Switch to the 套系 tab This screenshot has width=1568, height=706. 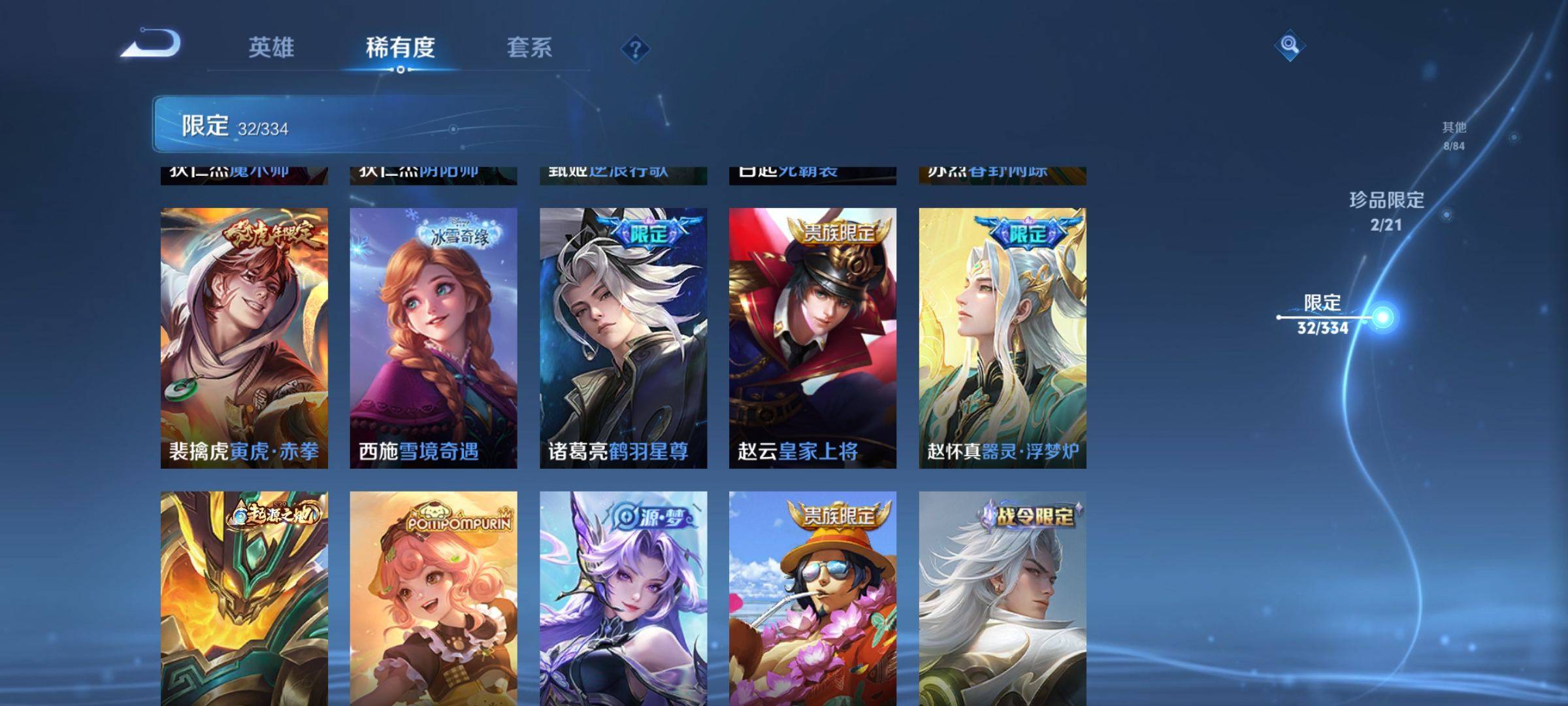(531, 46)
